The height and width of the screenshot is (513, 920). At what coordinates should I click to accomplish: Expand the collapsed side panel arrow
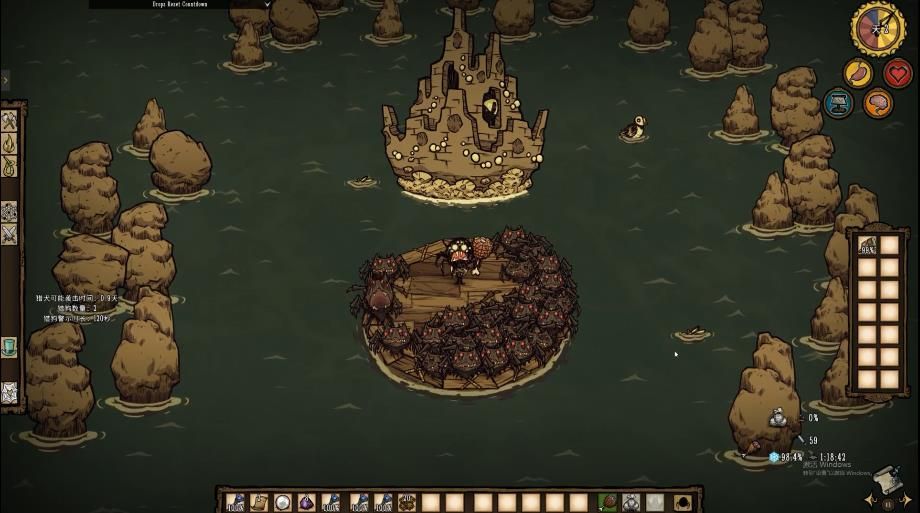5,79
